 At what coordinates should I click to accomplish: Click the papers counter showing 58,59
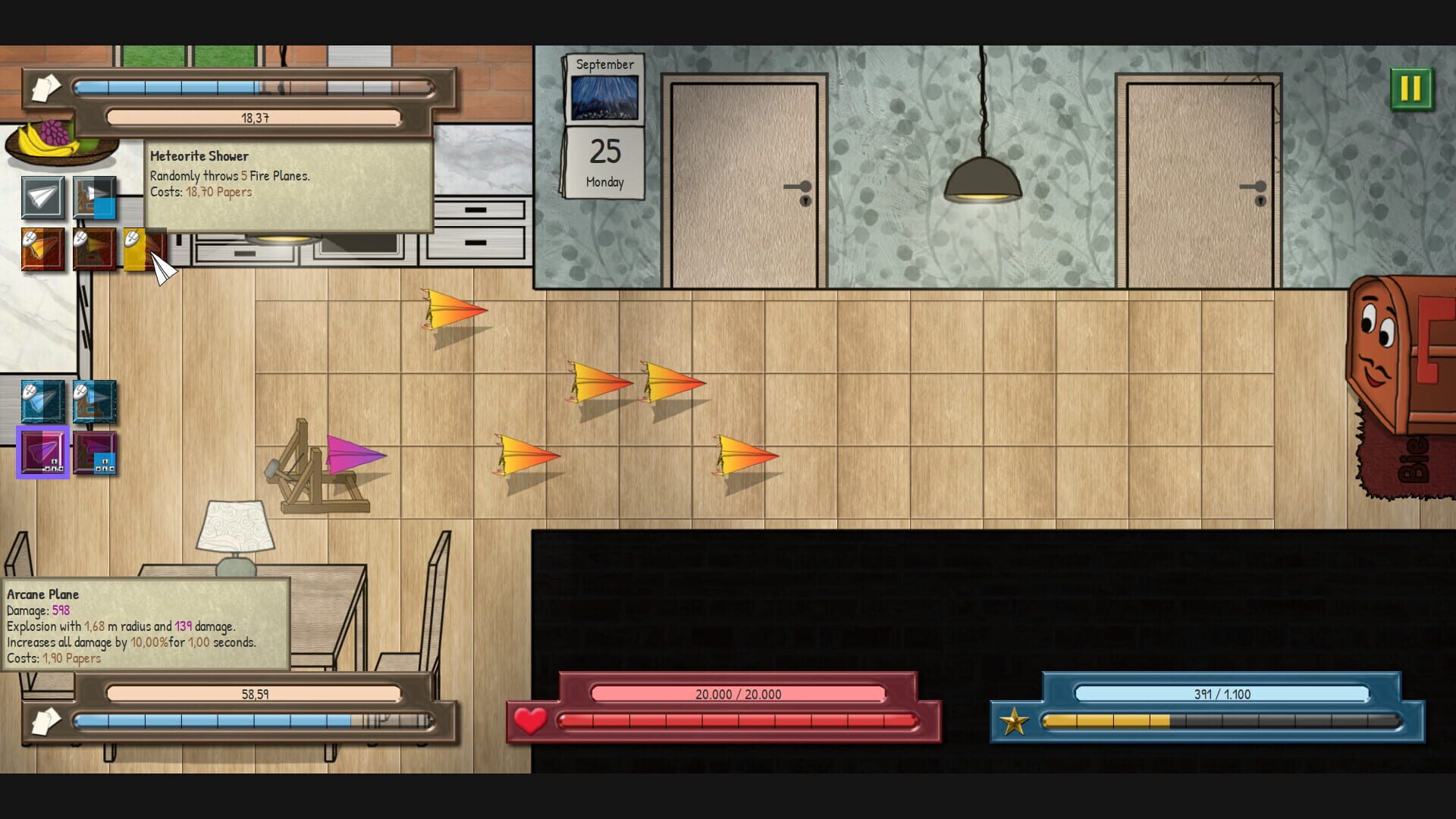(254, 692)
